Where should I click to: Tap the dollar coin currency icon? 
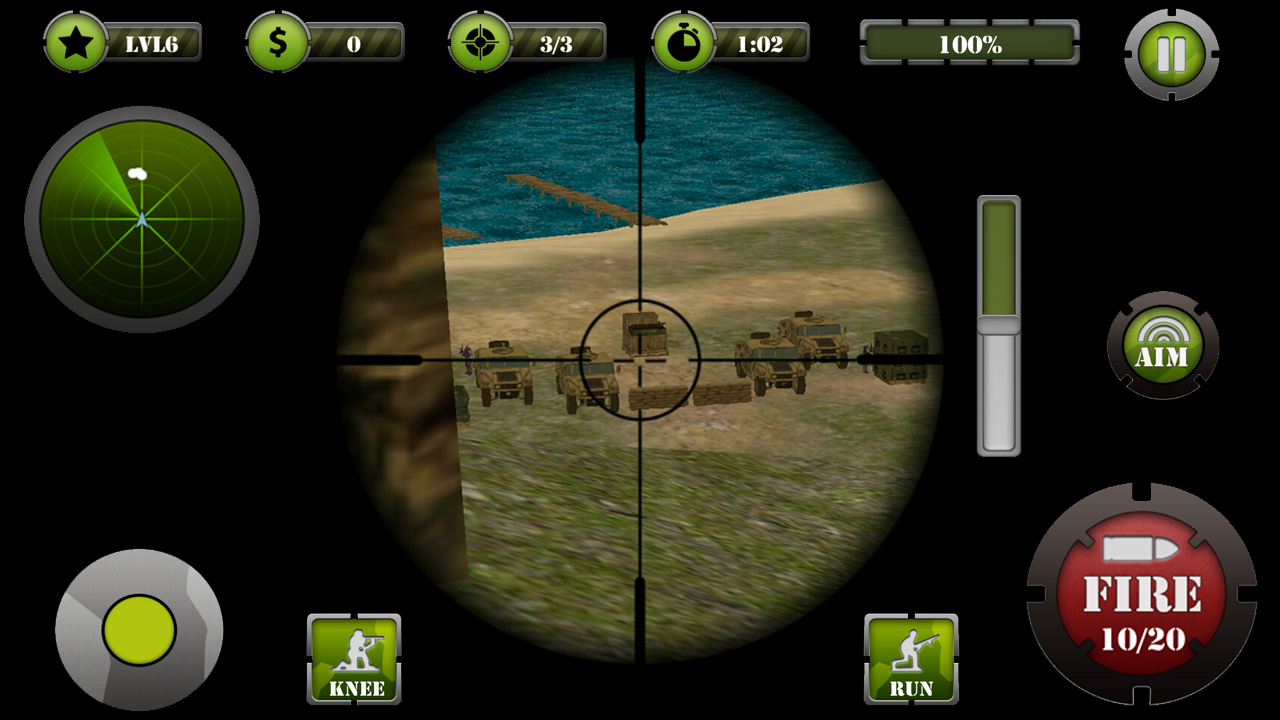coord(278,42)
